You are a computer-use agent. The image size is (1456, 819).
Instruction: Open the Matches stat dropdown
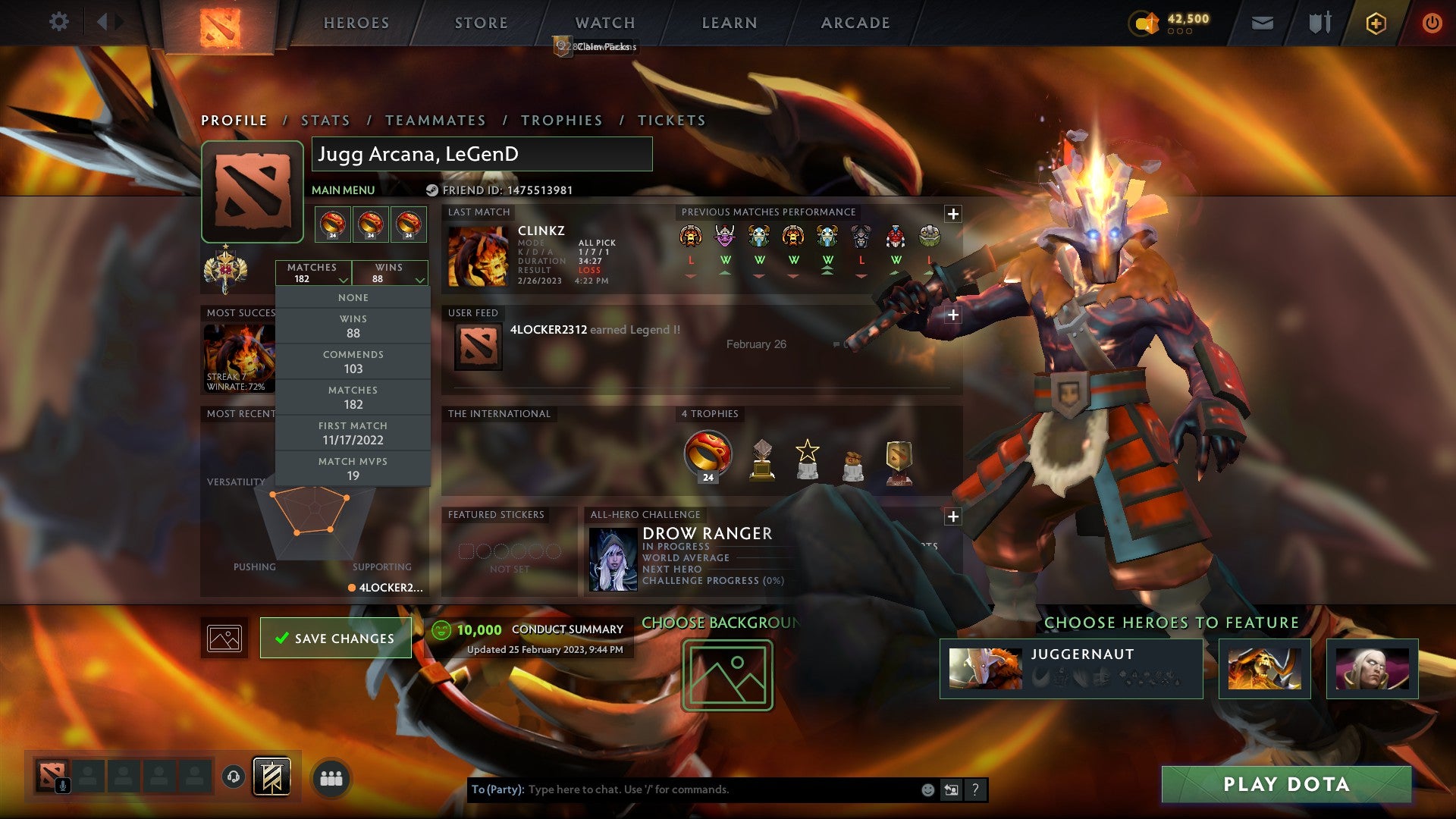[315, 273]
